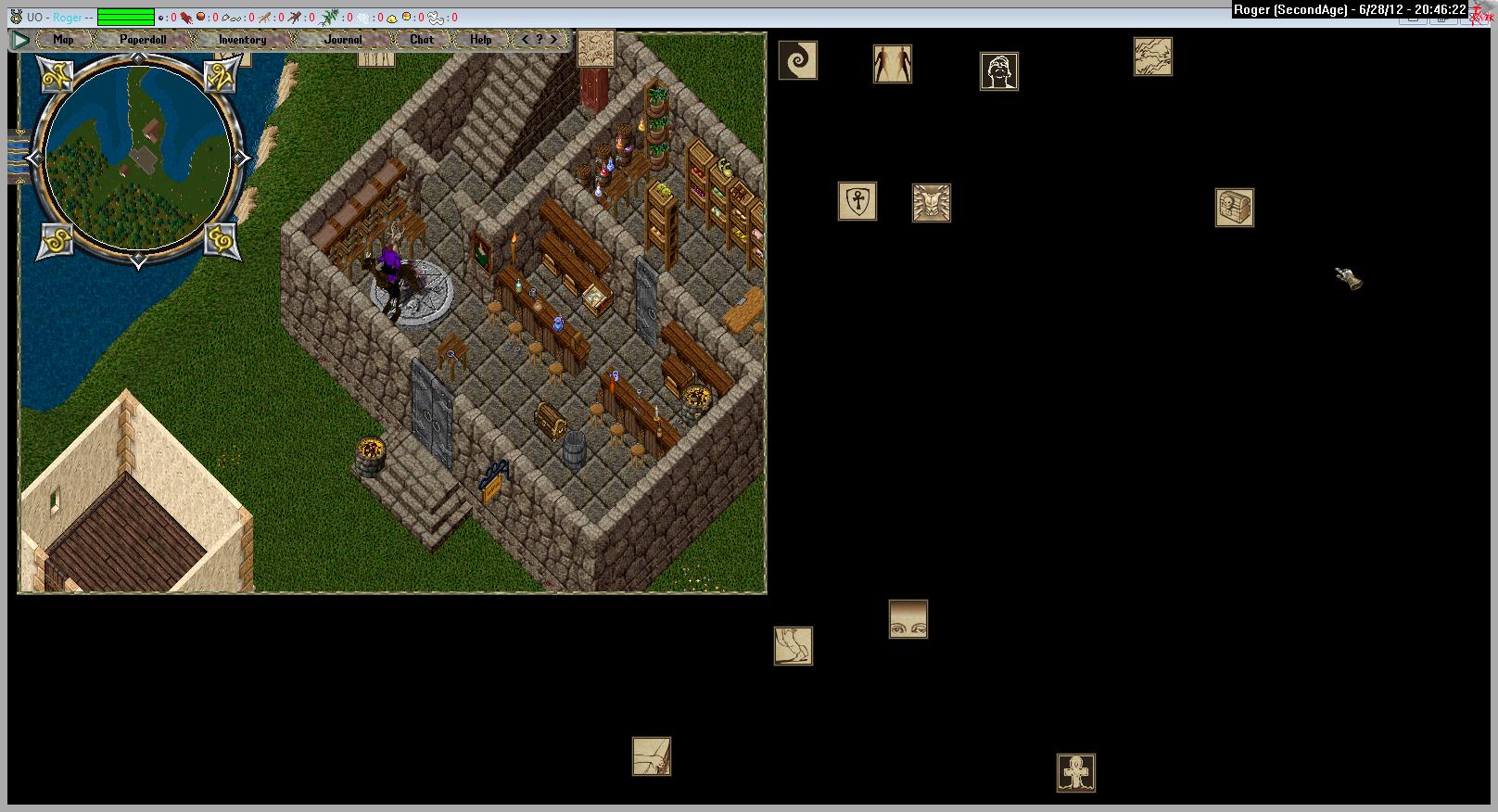This screenshot has width=1498, height=812.
Task: Activate the lightning cracks spell icon
Action: coord(1153,57)
